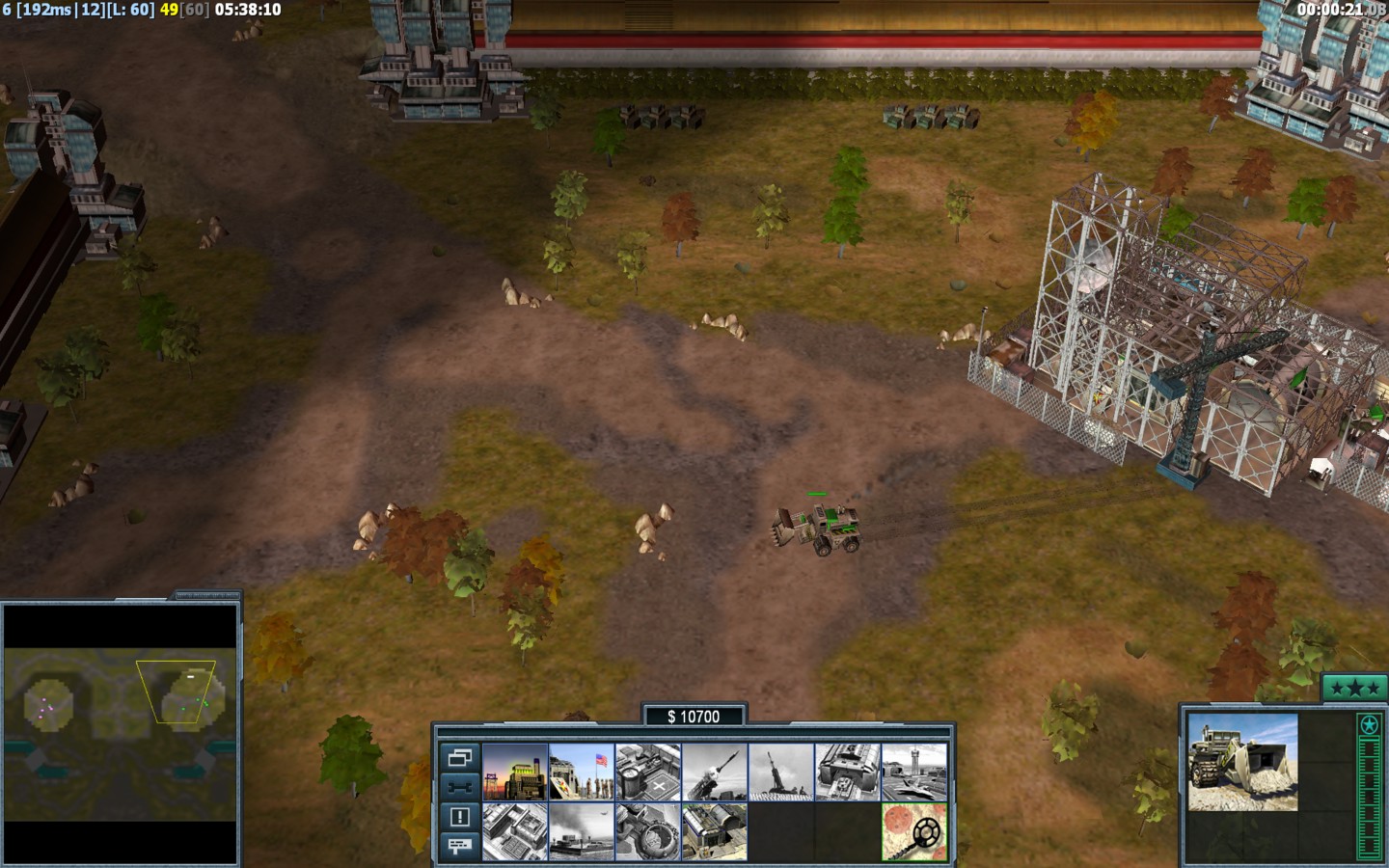The height and width of the screenshot is (868, 1389).
Task: Click the minimap to move the camera
Action: point(121,712)
